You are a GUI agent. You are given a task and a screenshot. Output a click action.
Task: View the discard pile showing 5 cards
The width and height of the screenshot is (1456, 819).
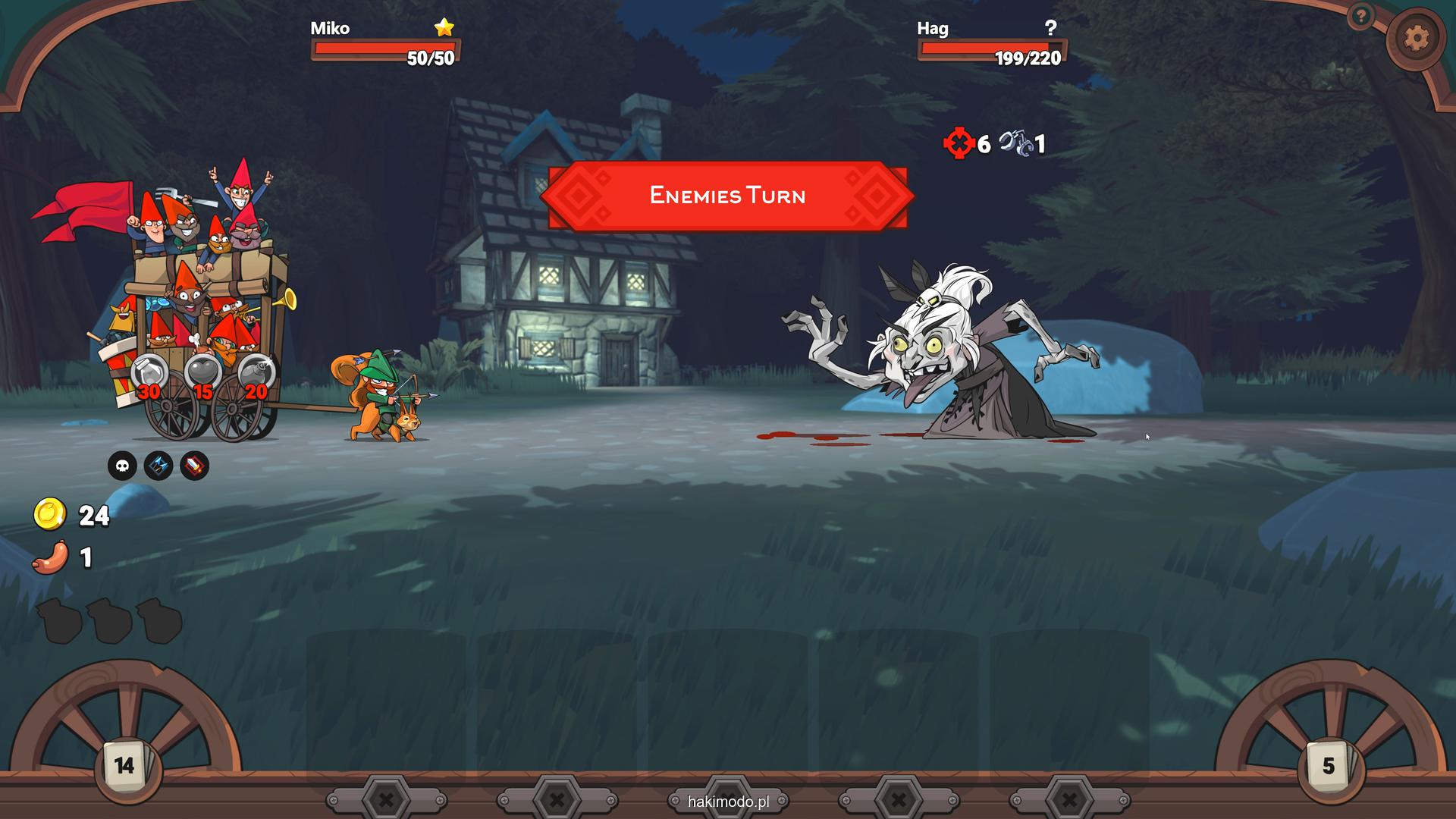click(1329, 766)
